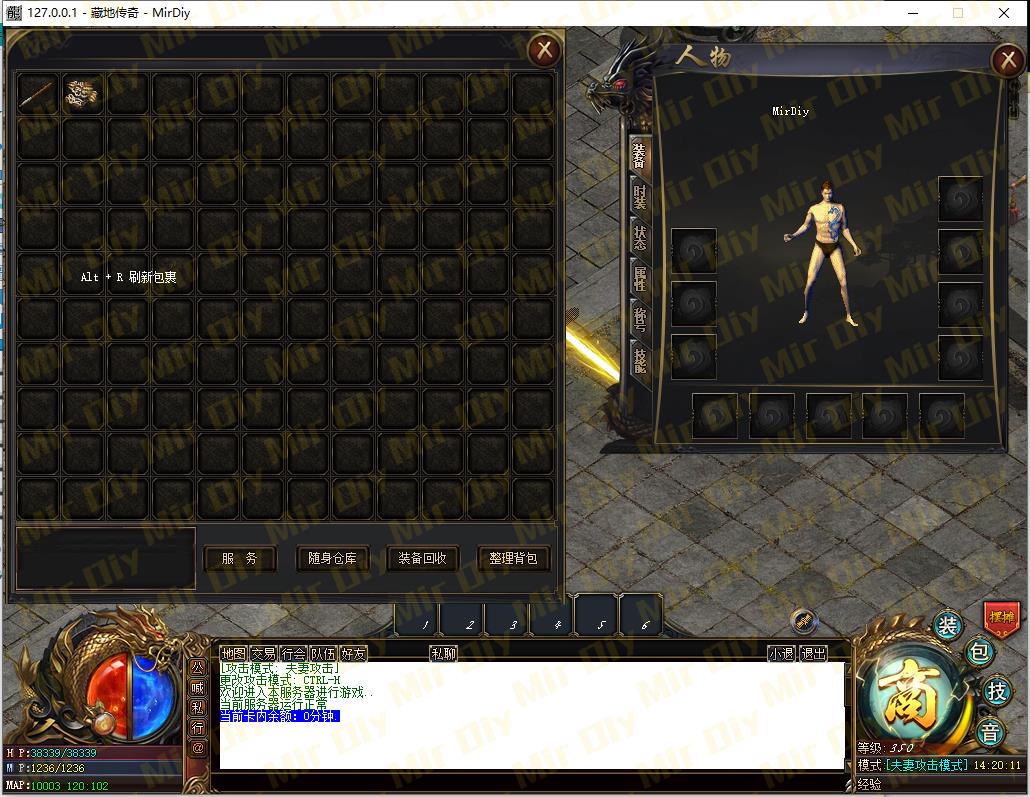Open the 状态 status tab
This screenshot has height=797, width=1030.
(640, 237)
